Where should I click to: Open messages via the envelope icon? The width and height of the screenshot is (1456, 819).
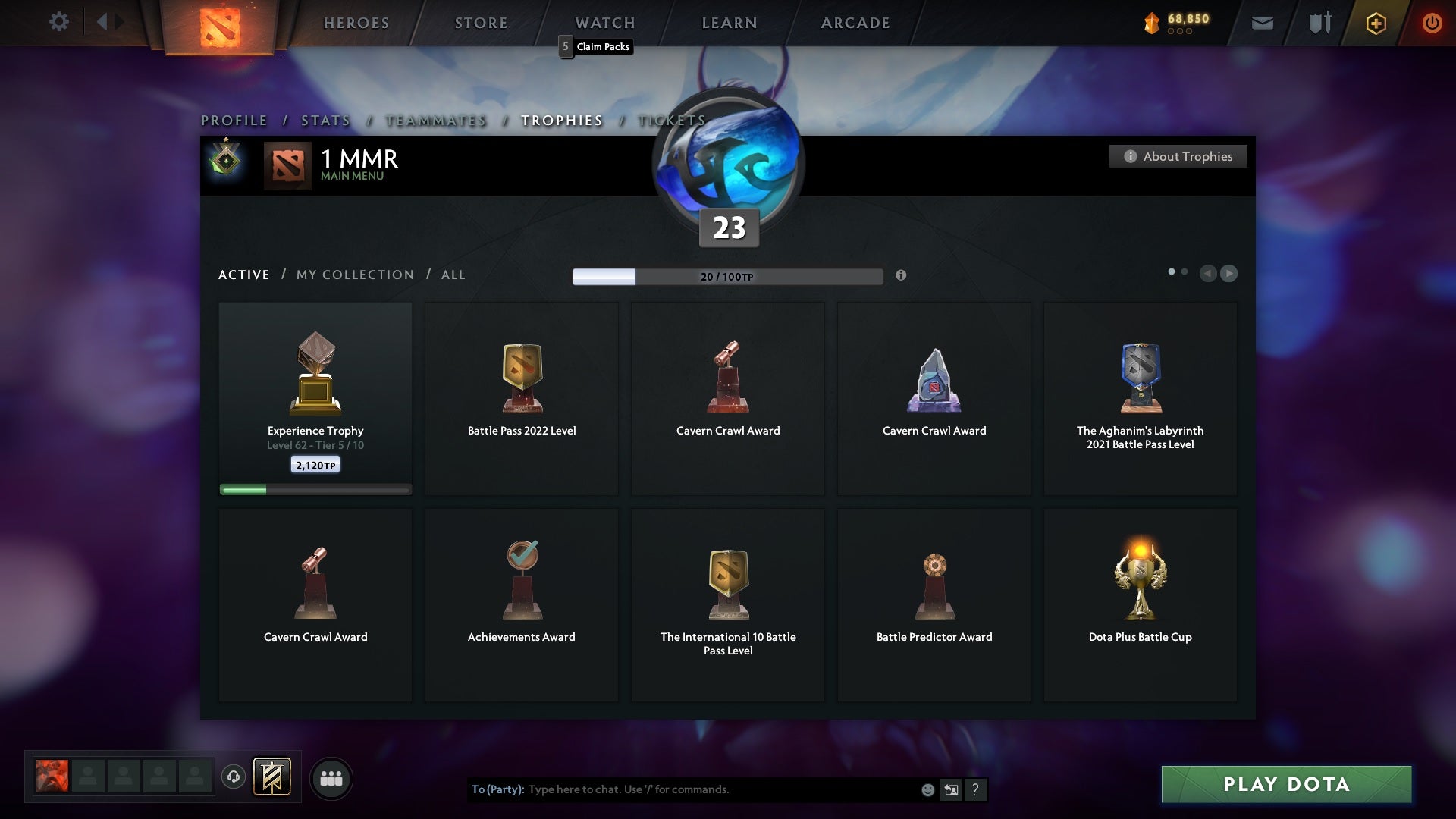(x=1263, y=23)
